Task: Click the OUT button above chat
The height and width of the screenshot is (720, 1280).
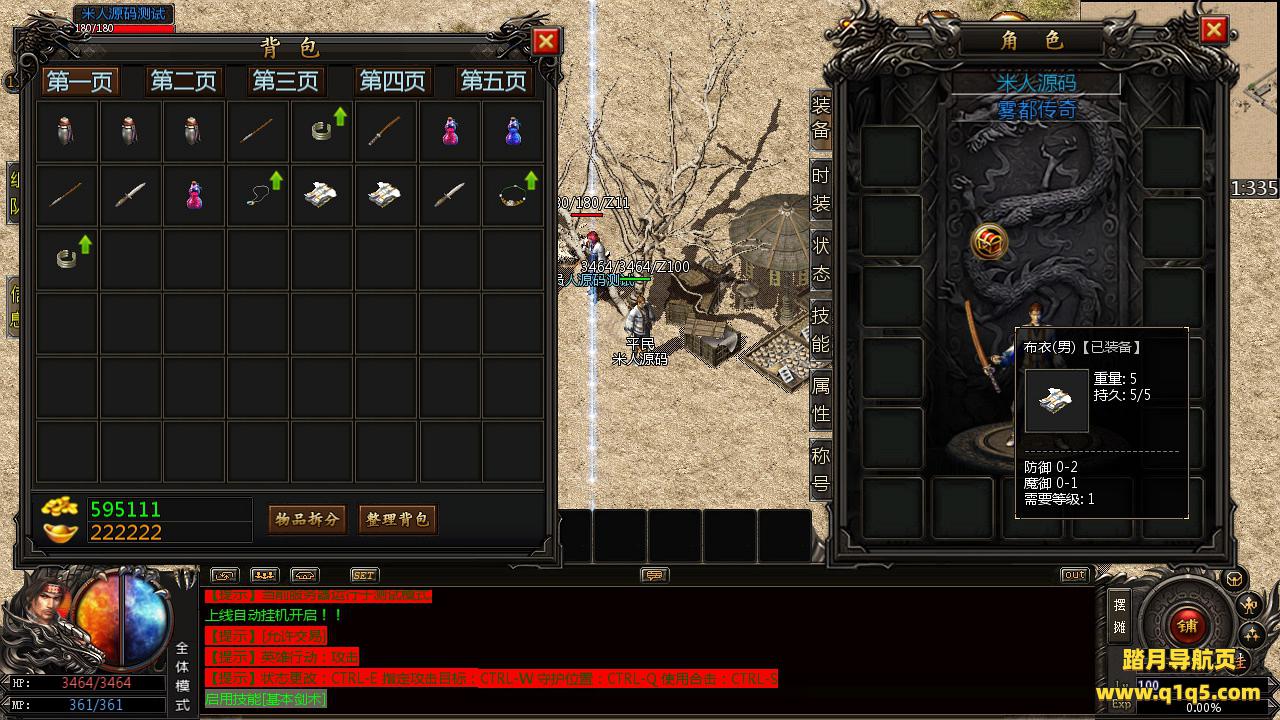Action: click(1074, 575)
